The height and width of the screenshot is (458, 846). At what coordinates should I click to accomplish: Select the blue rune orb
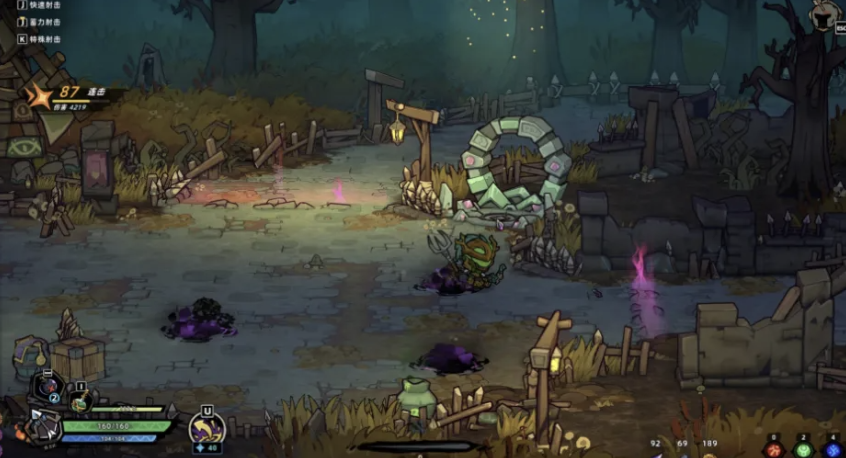point(832,449)
